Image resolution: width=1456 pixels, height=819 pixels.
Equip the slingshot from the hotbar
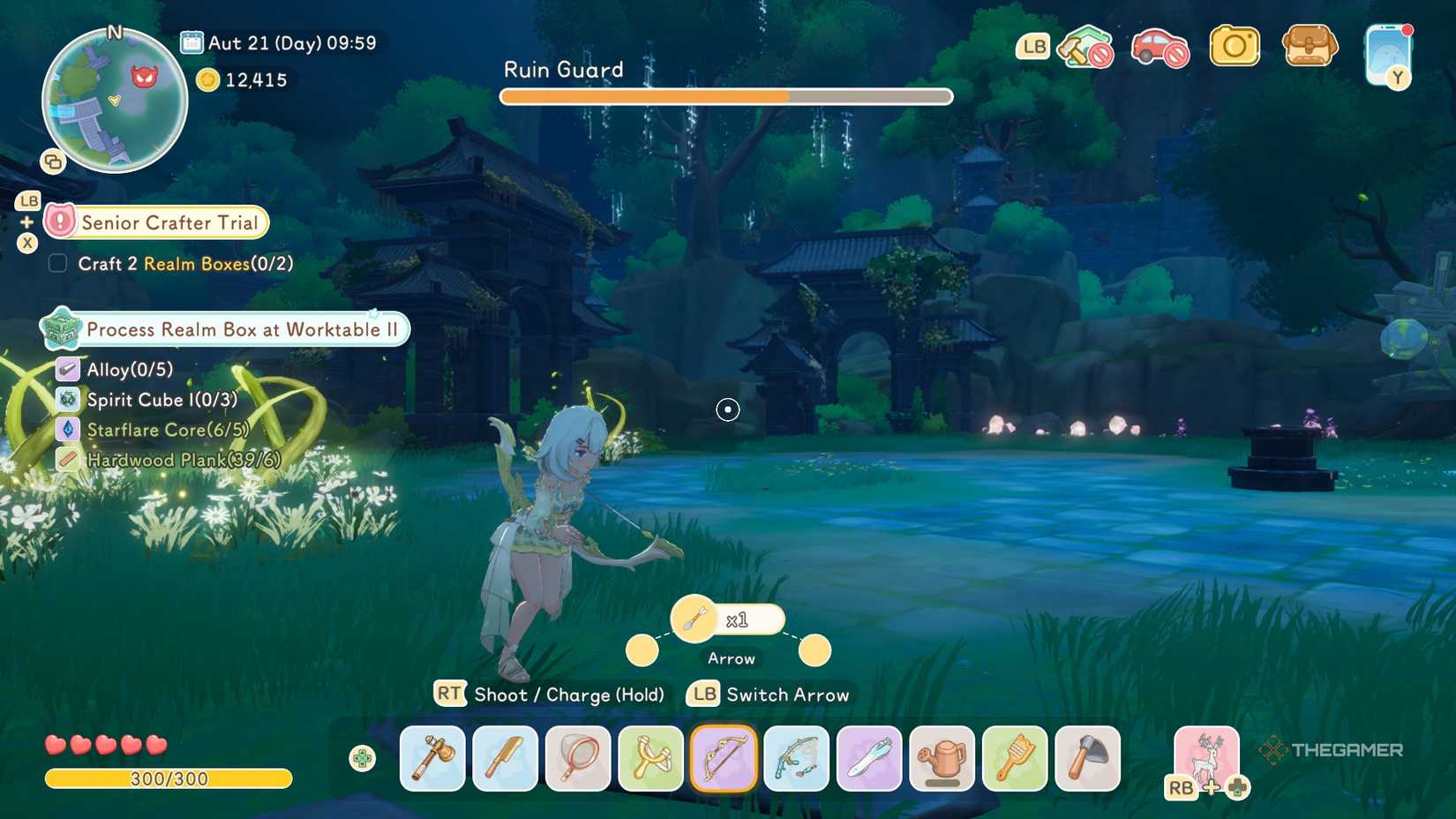[x=649, y=759]
